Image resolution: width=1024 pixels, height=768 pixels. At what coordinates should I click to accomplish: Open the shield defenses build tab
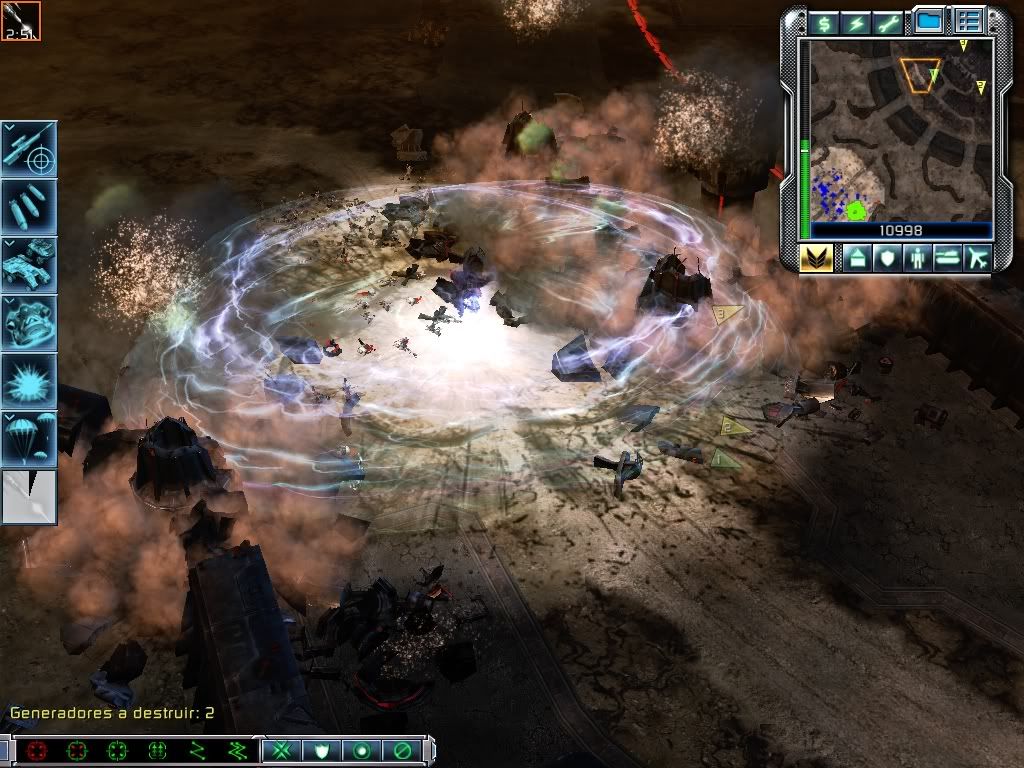(x=887, y=258)
